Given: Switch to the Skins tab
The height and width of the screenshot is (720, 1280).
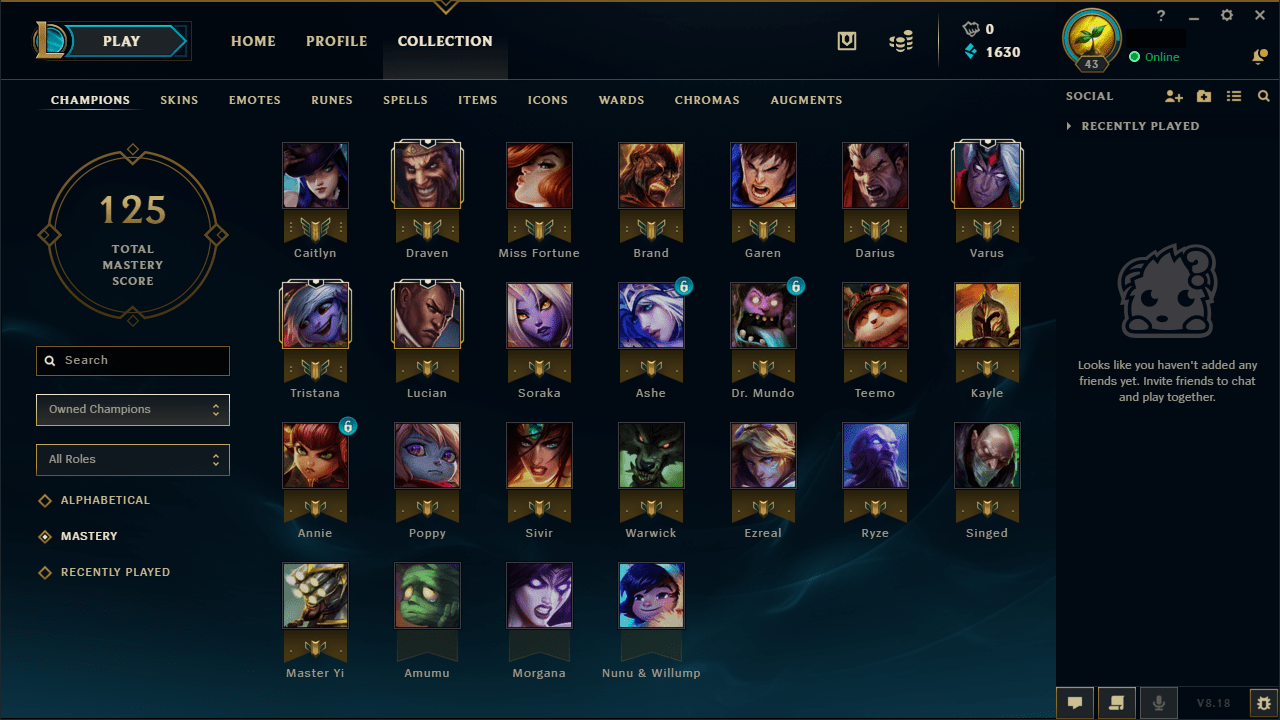Looking at the screenshot, I should pos(179,100).
